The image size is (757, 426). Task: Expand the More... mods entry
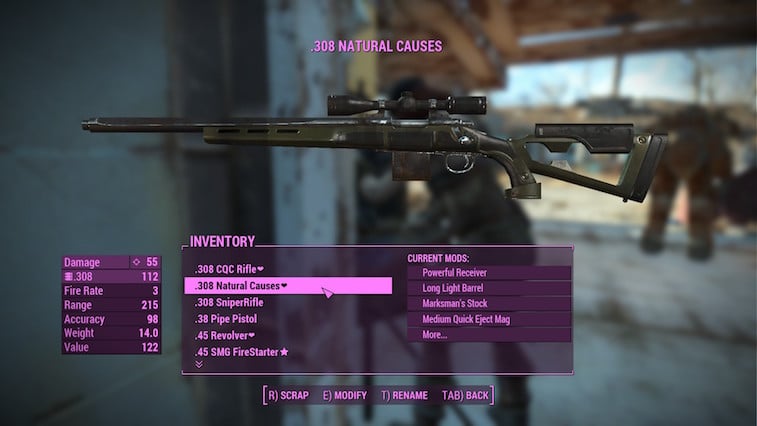click(436, 335)
